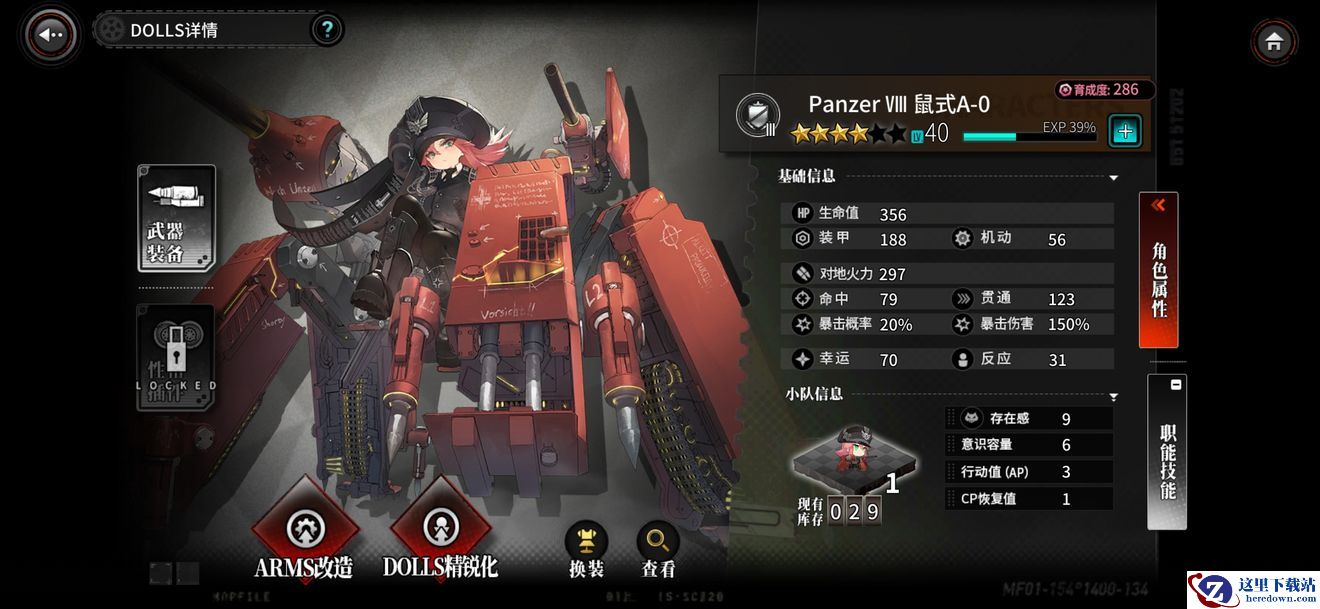Choose the 换装 costume change button
1320x609 pixels.
[586, 550]
